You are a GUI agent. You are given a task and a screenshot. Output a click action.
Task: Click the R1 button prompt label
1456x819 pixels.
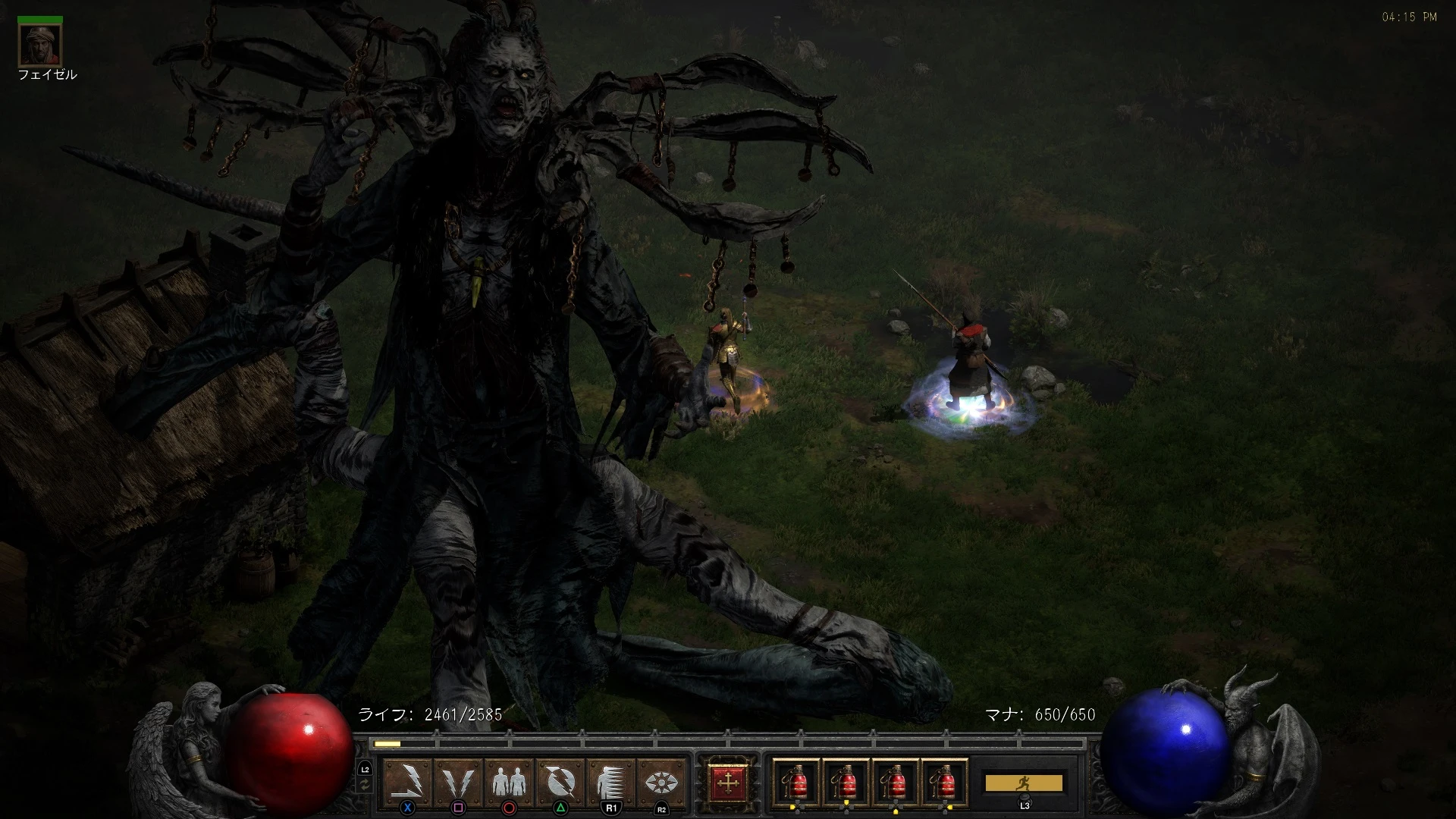pos(611,808)
